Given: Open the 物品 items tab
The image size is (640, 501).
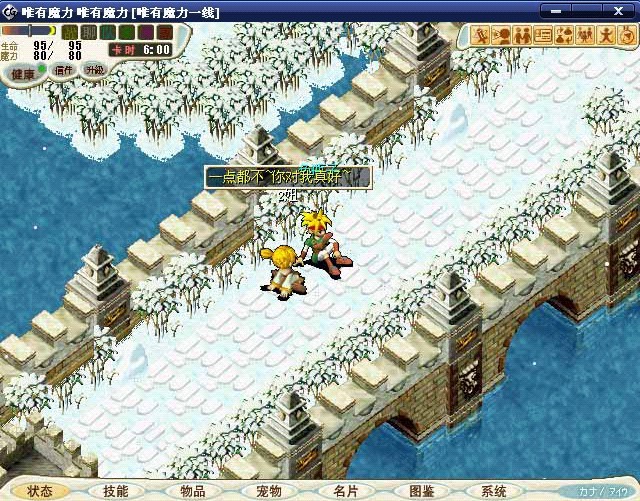Looking at the screenshot, I should tap(192, 491).
